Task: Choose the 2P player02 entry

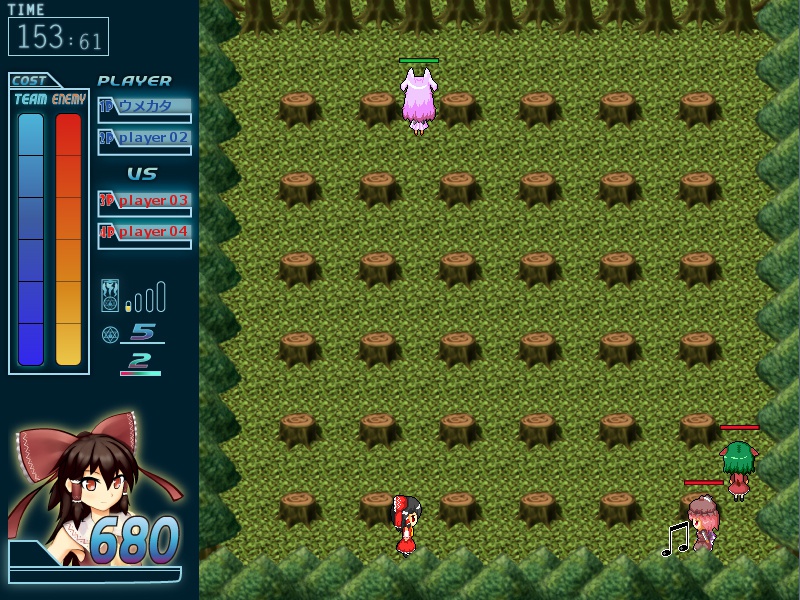Action: [144, 138]
